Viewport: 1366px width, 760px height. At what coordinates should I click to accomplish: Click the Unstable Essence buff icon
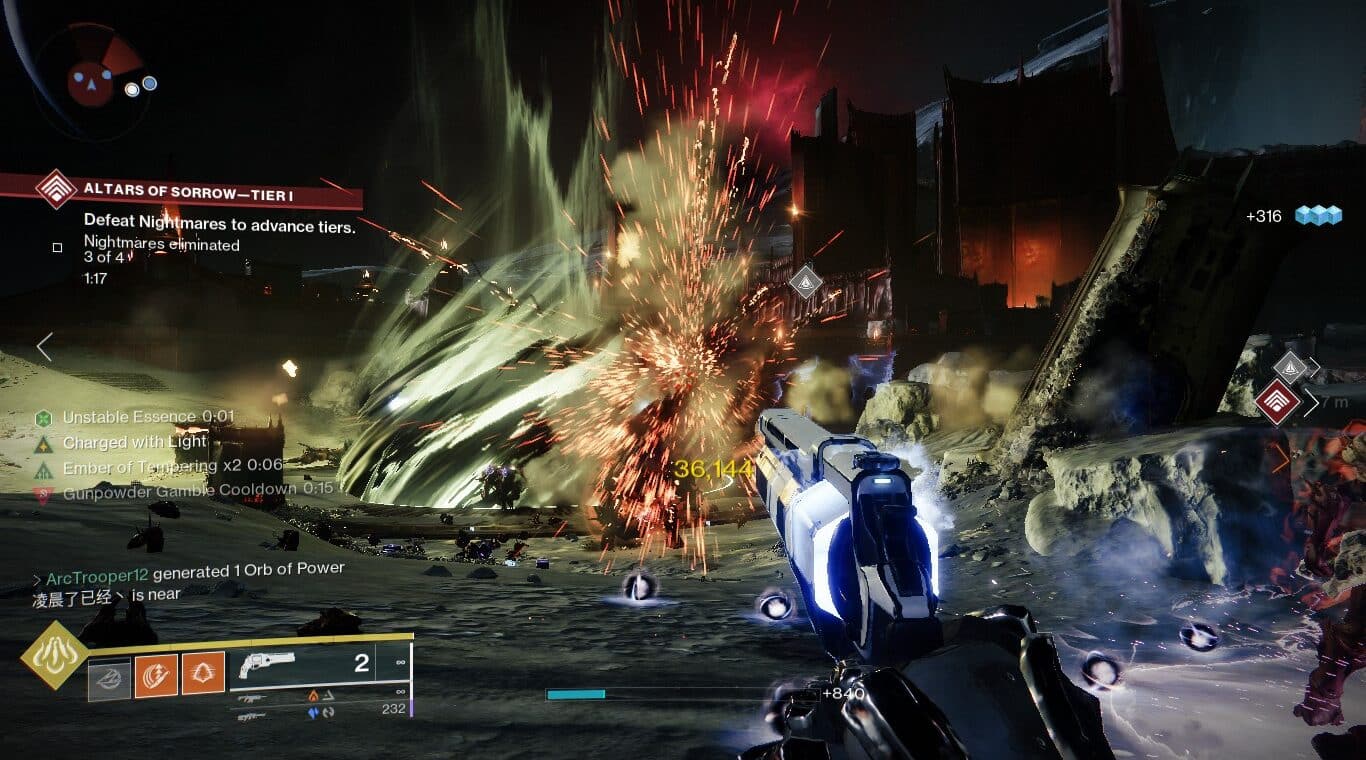point(43,418)
